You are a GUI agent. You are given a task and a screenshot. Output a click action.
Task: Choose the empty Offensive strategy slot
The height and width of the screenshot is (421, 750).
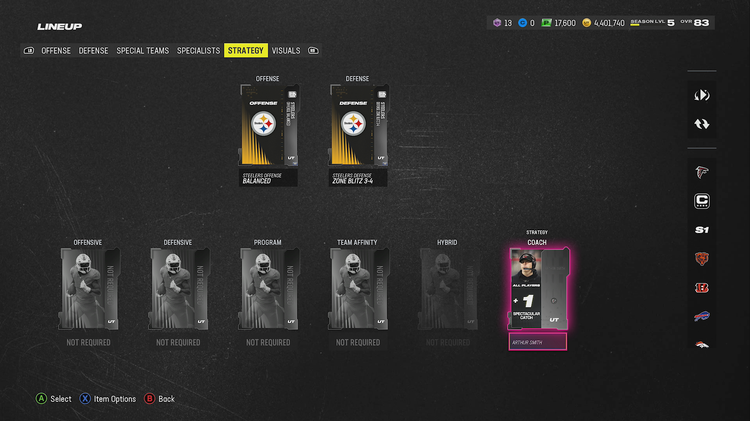click(88, 289)
